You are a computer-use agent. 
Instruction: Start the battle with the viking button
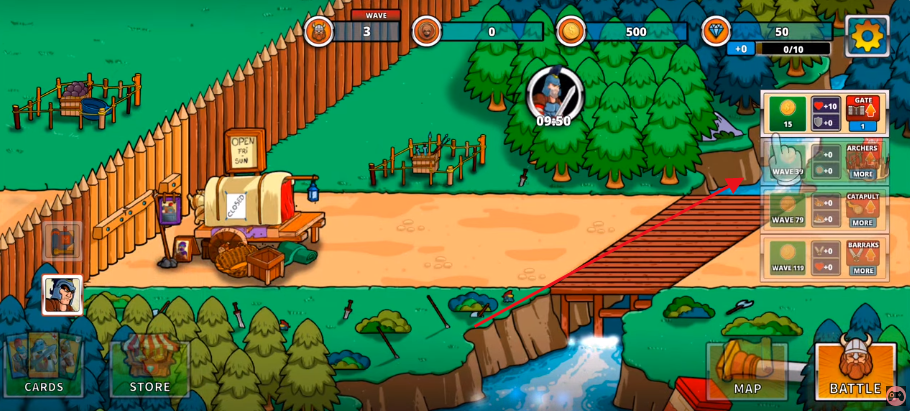click(x=854, y=368)
